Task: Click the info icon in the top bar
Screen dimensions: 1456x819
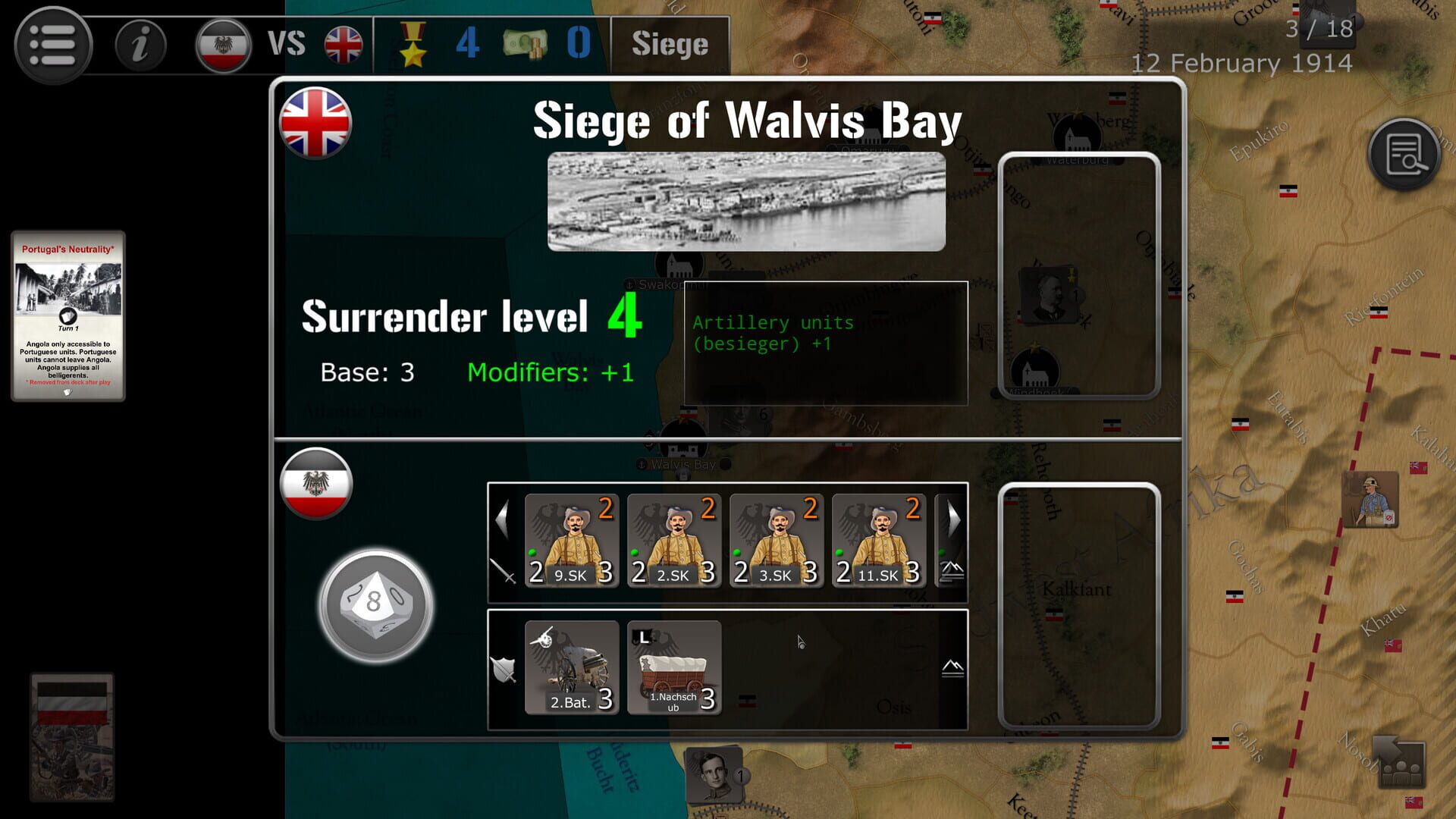Action: tap(140, 45)
